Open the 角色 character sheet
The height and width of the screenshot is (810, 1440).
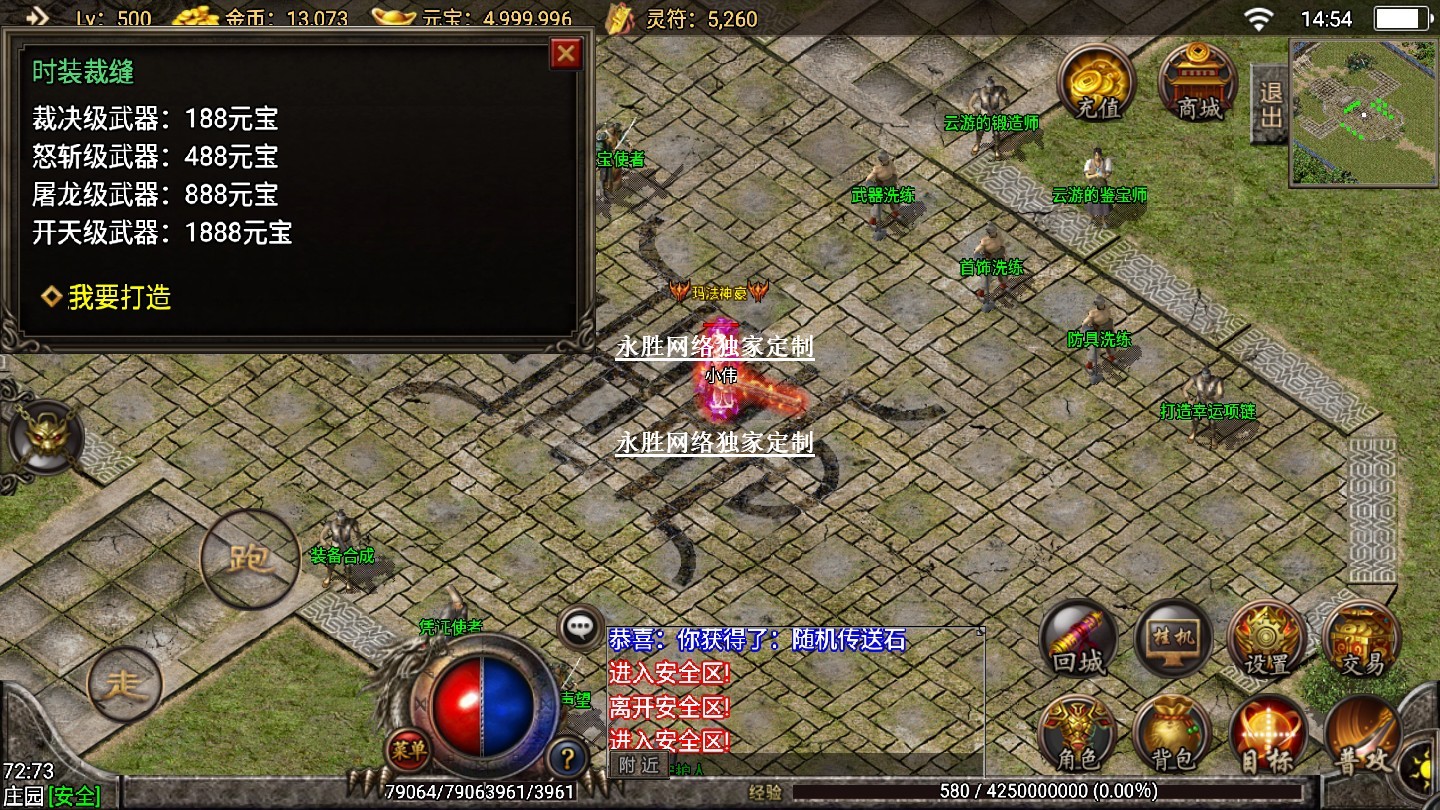1077,735
